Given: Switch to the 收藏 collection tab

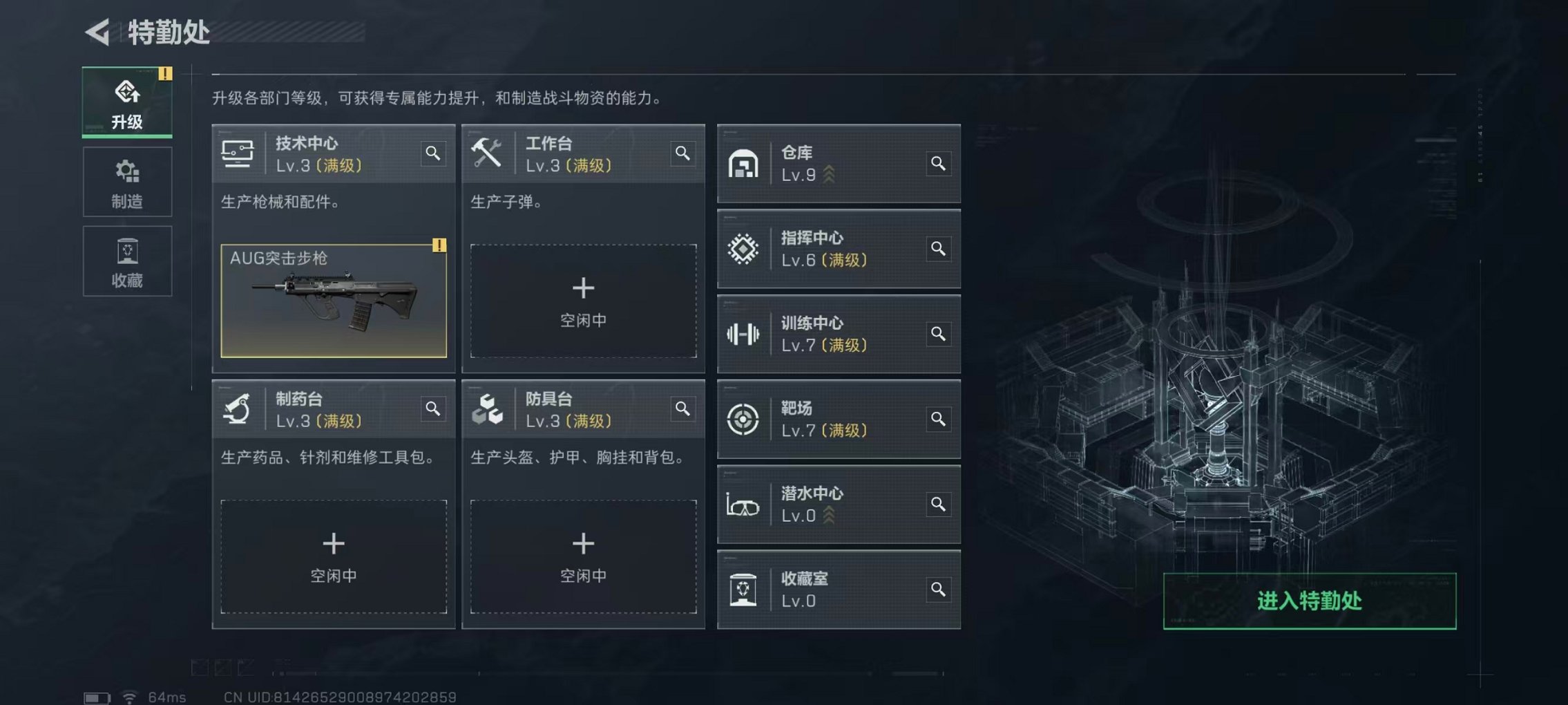Looking at the screenshot, I should pos(126,261).
